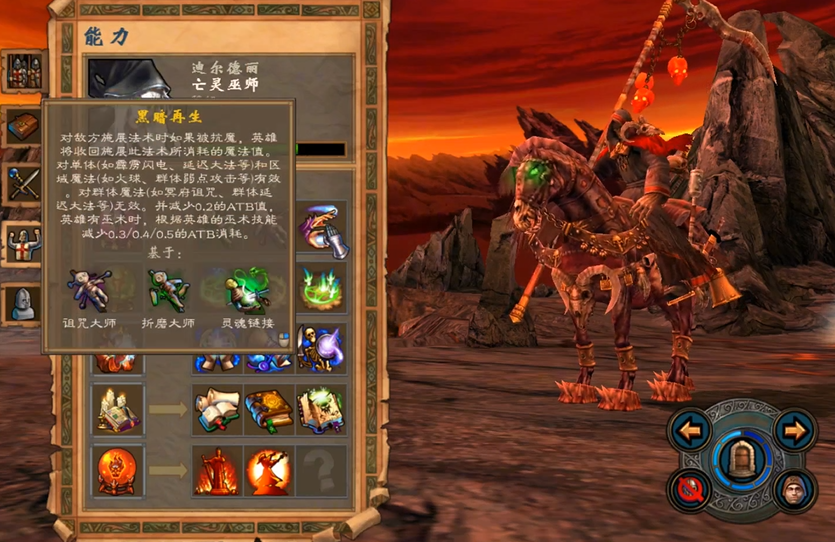Click the candles and spellbook skill icon

(115, 408)
